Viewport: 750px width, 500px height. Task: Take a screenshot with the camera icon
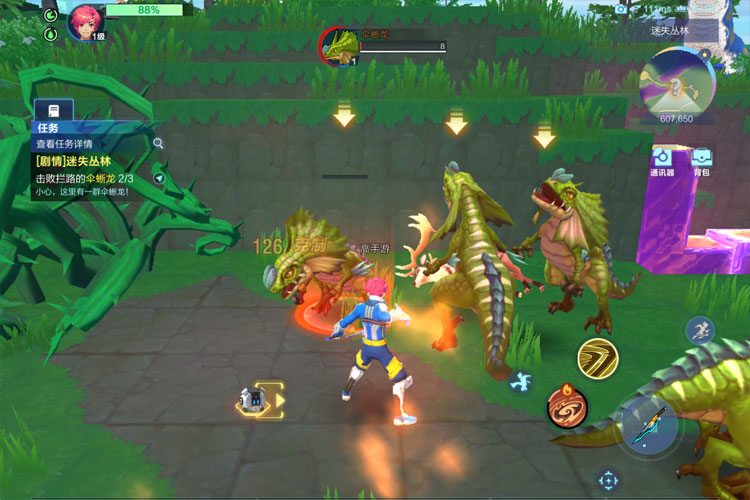(x=621, y=9)
